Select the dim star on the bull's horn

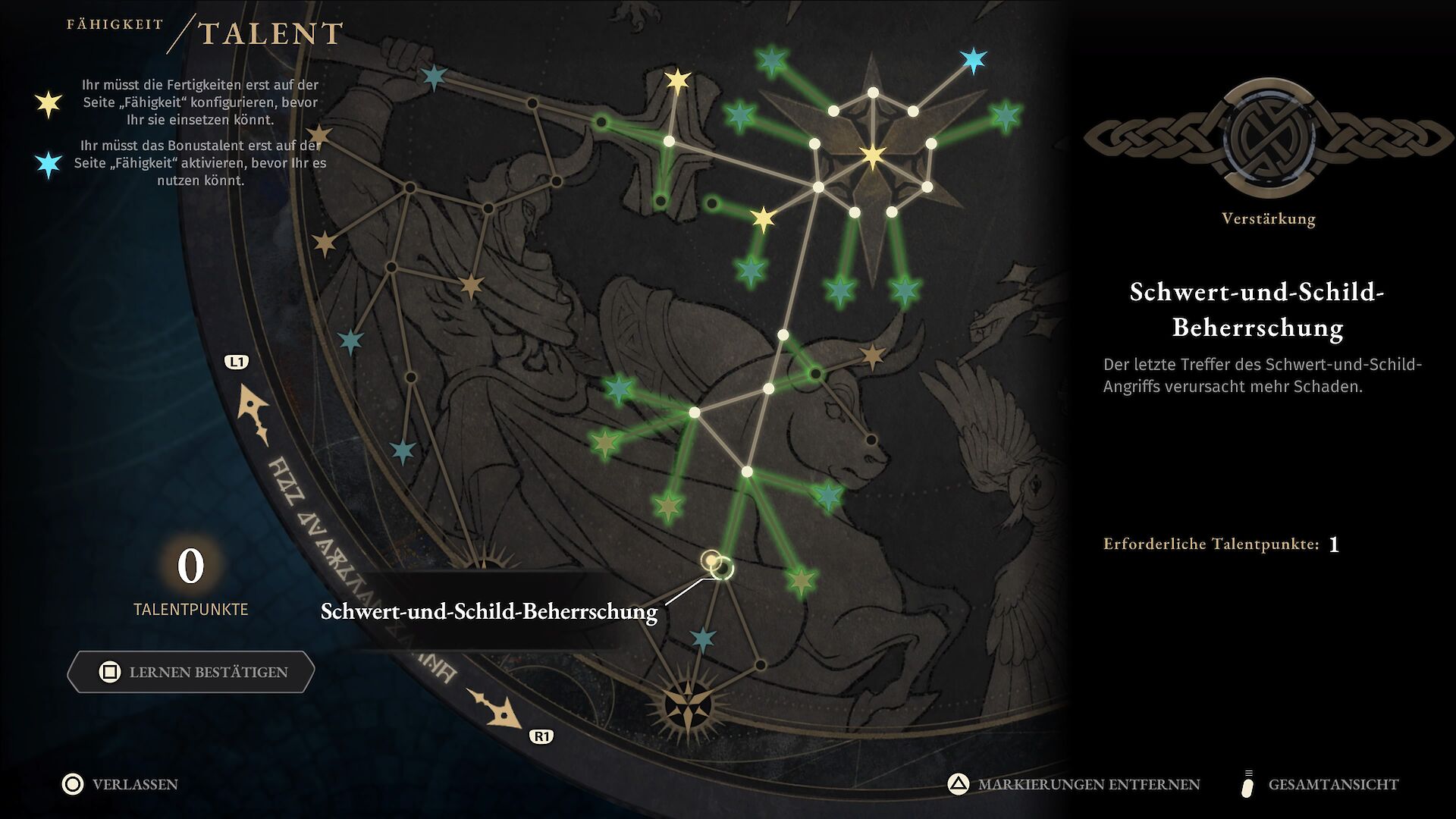873,355
